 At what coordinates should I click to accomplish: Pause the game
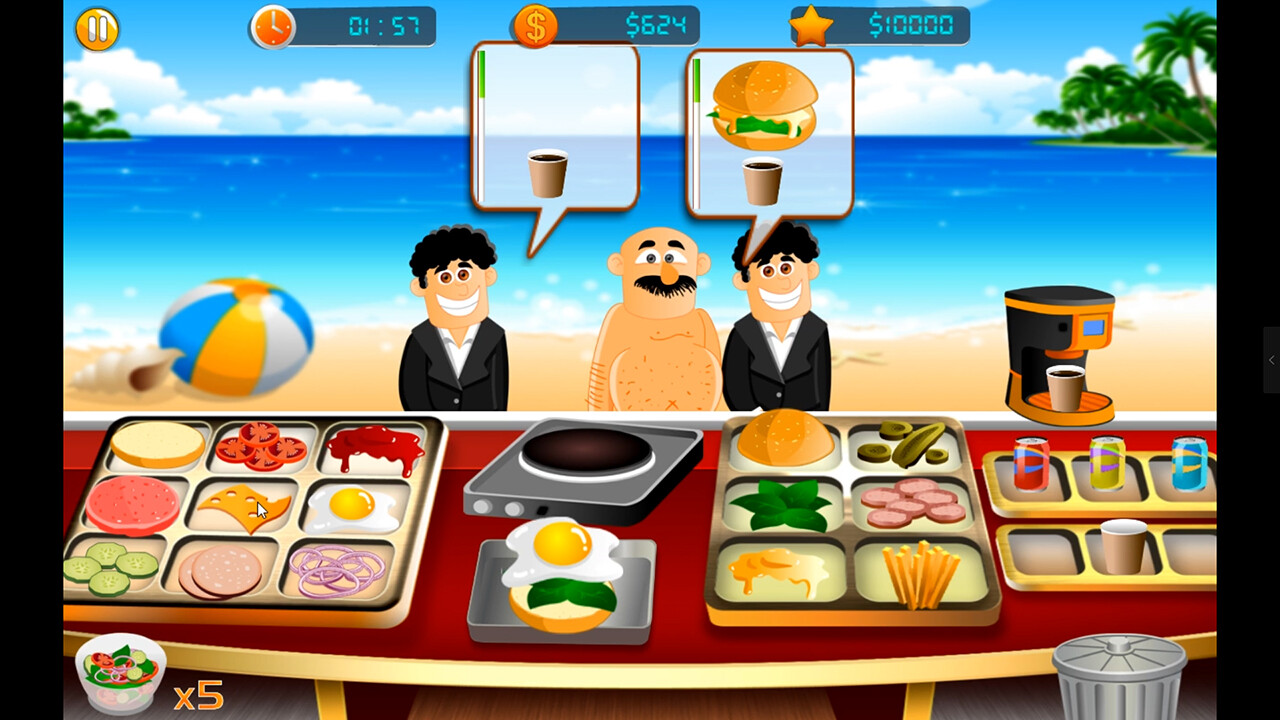point(97,28)
